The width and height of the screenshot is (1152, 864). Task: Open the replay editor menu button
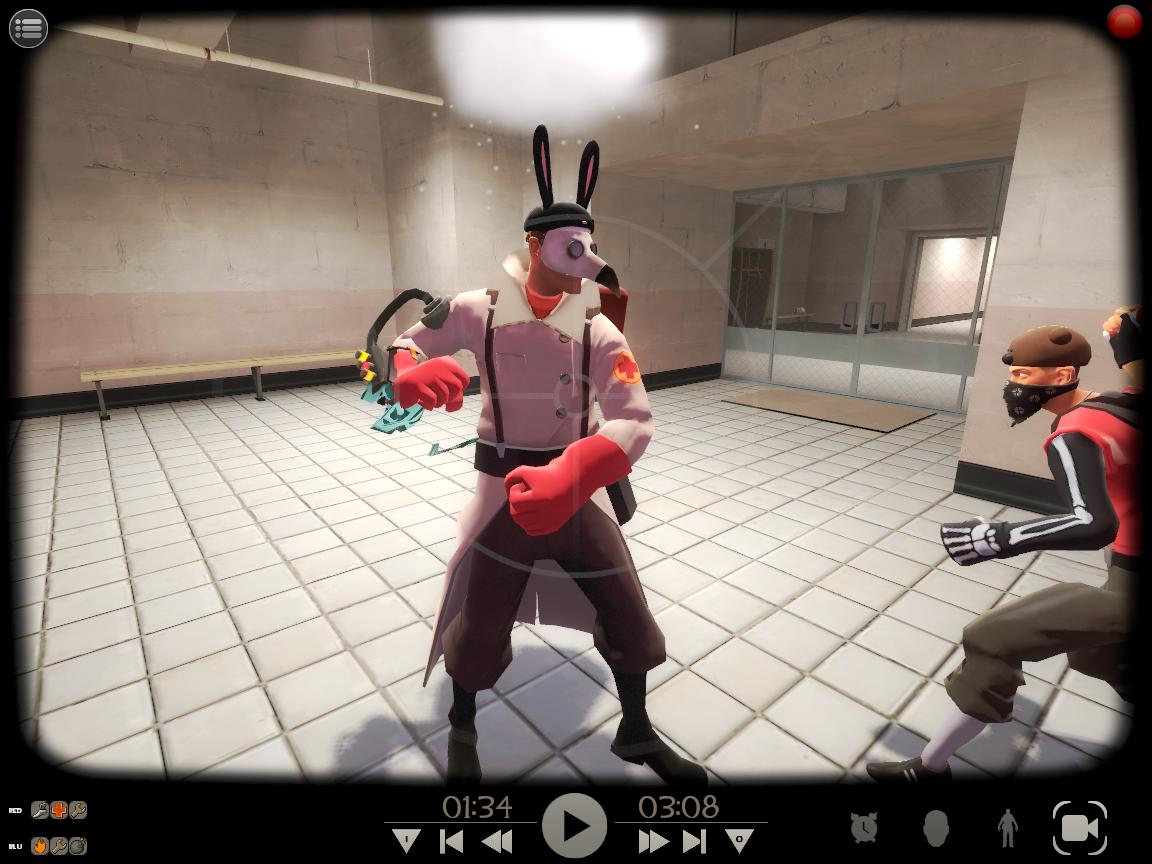tap(28, 28)
